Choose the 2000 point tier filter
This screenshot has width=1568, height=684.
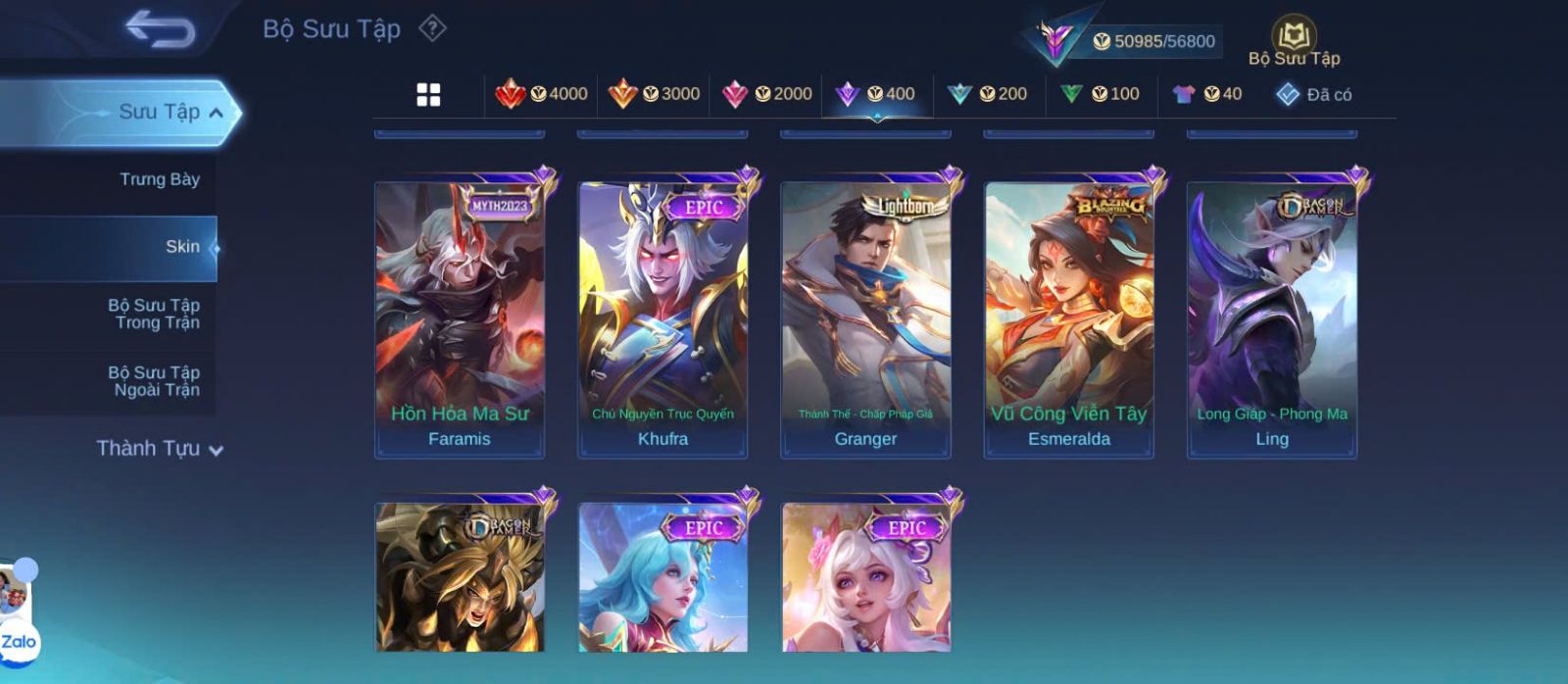[x=766, y=94]
